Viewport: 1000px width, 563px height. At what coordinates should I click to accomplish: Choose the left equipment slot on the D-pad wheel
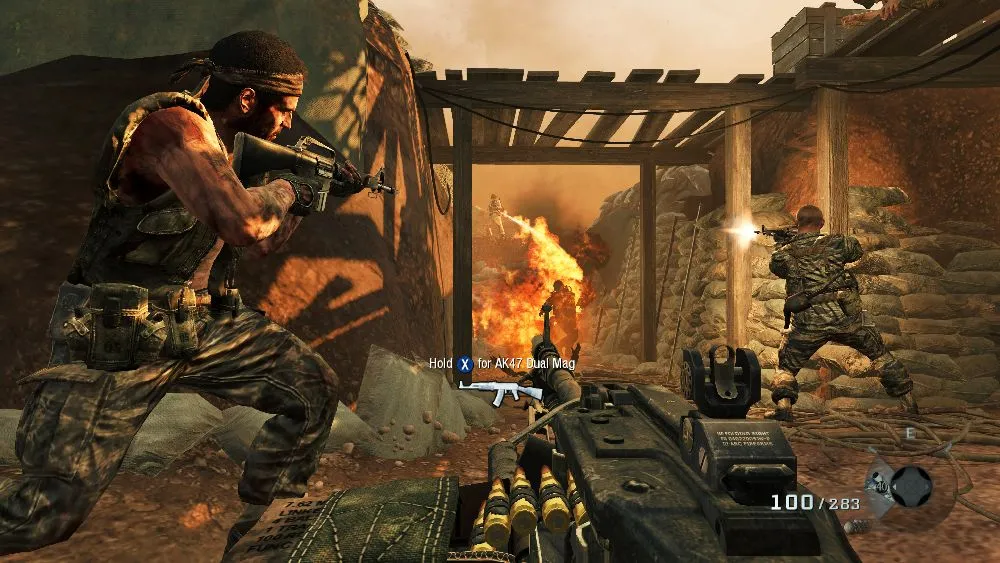(882, 489)
